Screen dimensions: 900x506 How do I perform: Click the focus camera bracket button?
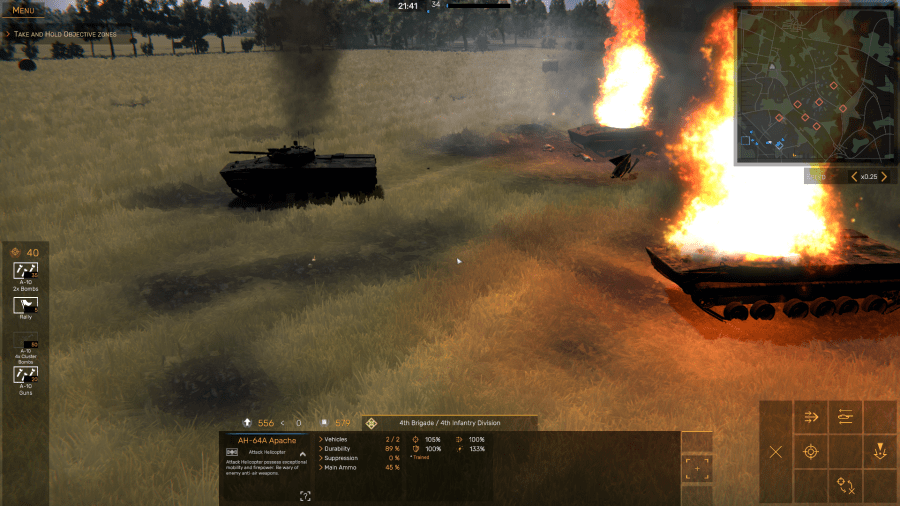[696, 467]
